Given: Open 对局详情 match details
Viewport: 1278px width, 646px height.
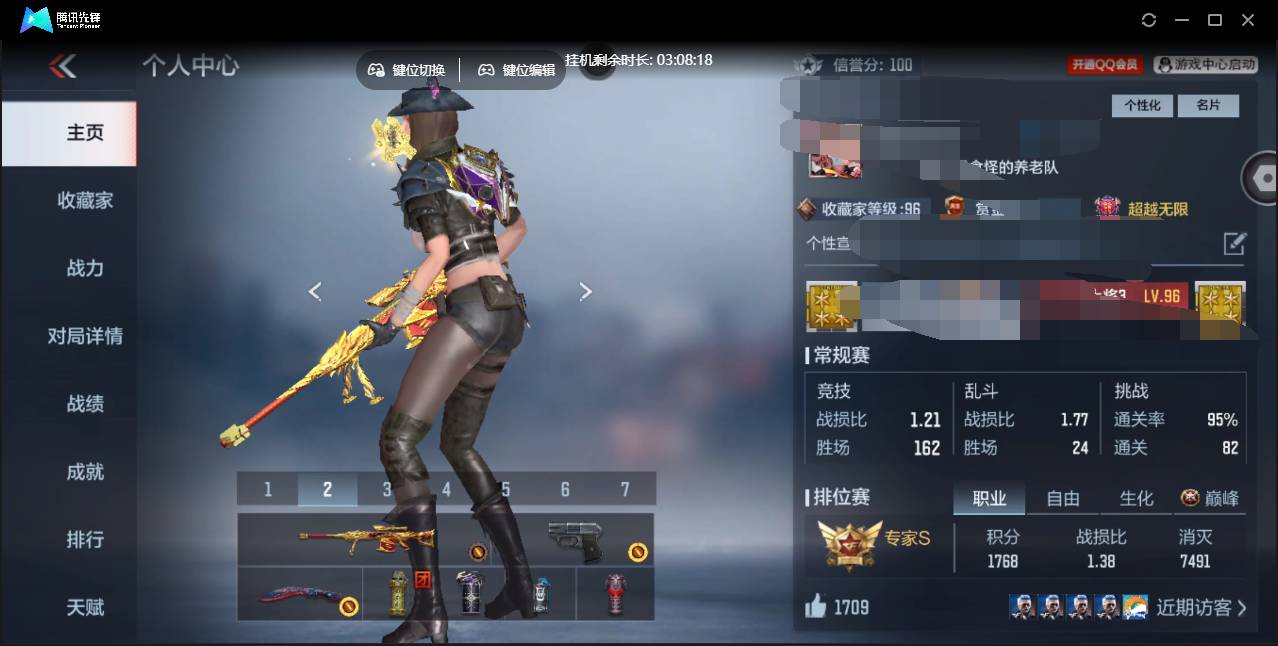Looking at the screenshot, I should [85, 336].
